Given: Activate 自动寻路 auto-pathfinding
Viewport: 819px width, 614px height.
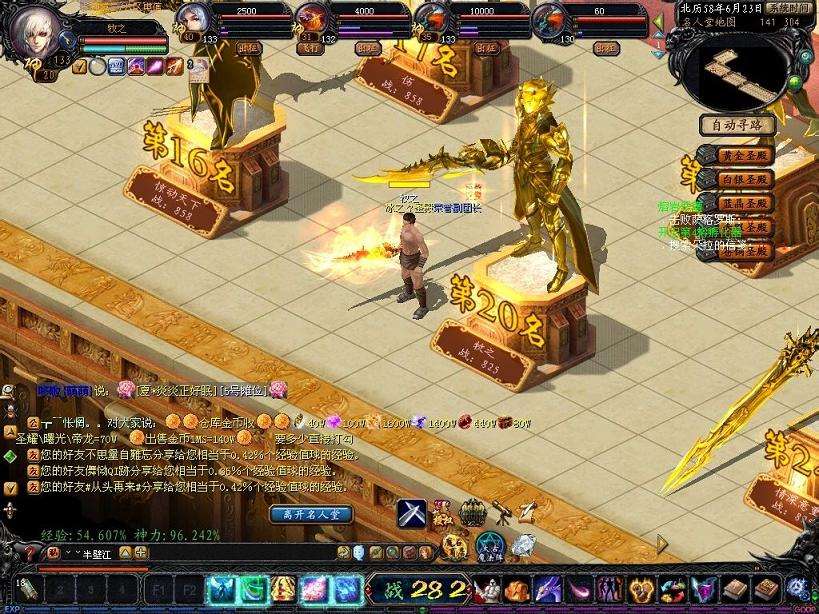Looking at the screenshot, I should tap(737, 125).
